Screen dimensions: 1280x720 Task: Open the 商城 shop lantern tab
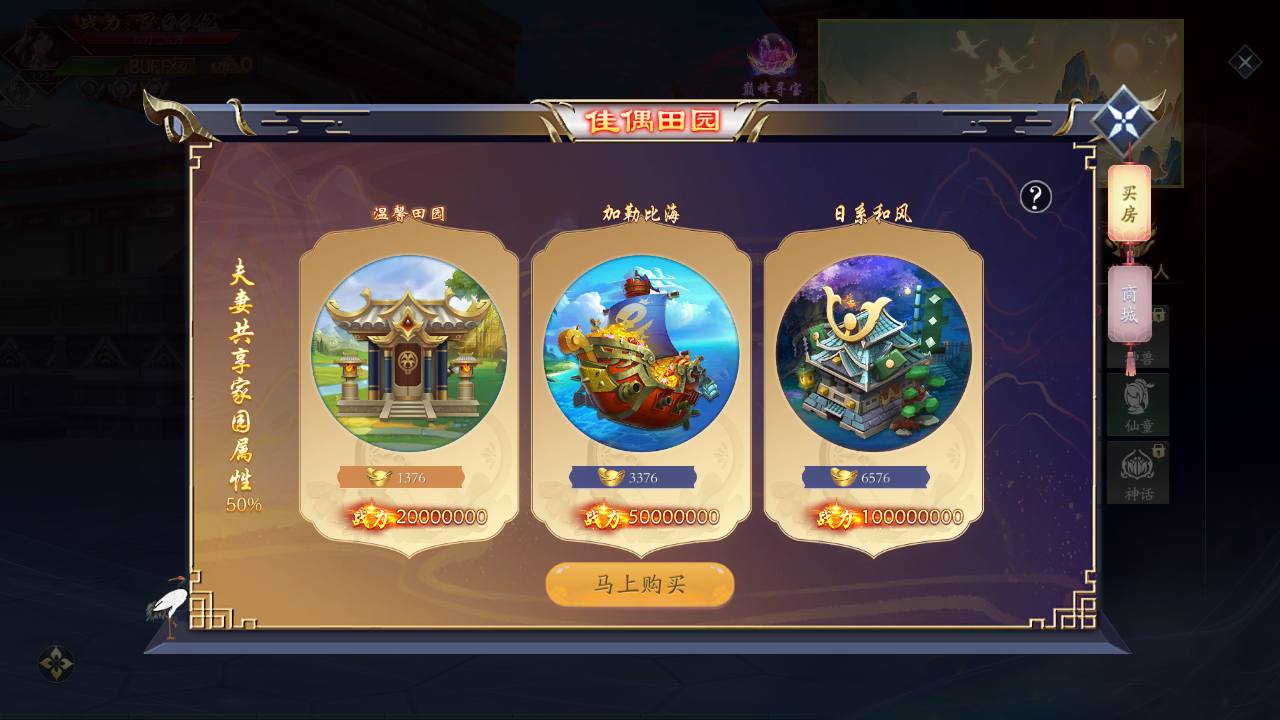[1129, 305]
